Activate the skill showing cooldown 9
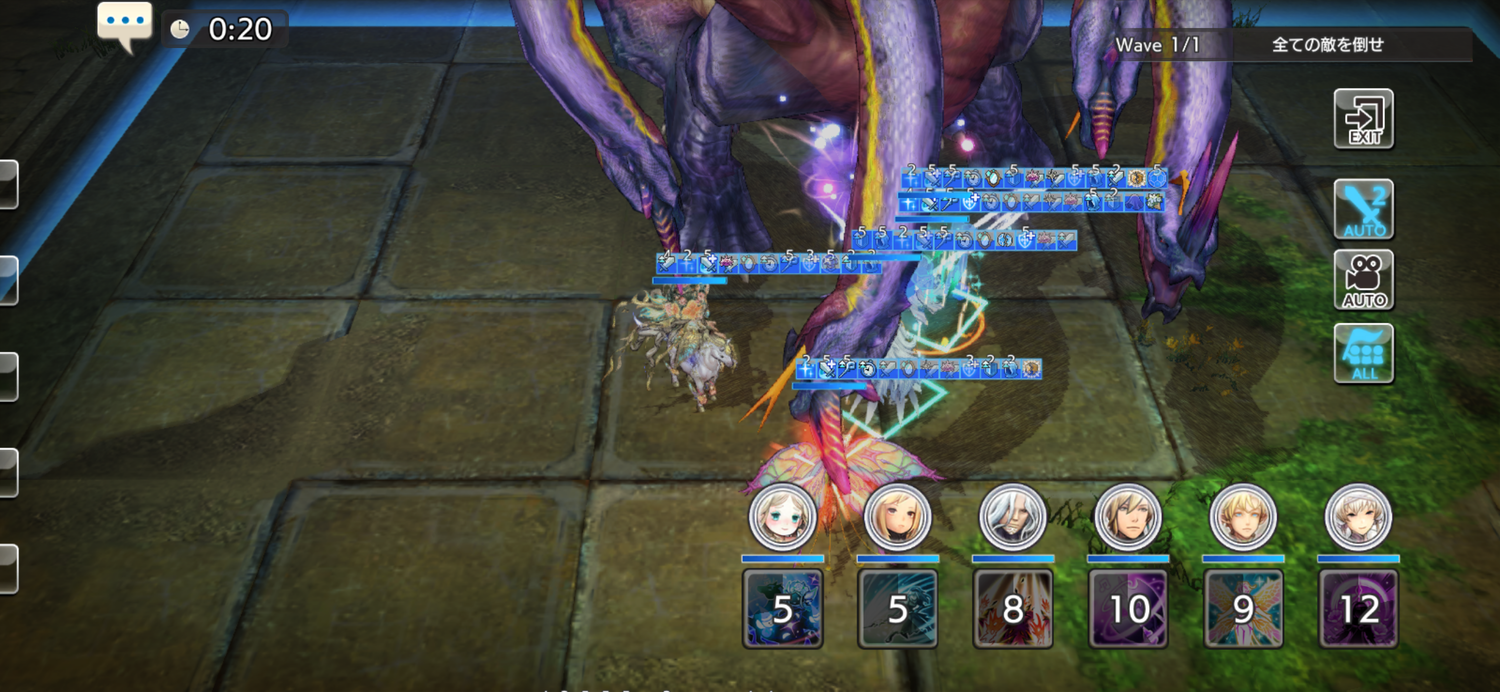This screenshot has width=1500, height=692. [x=1243, y=608]
